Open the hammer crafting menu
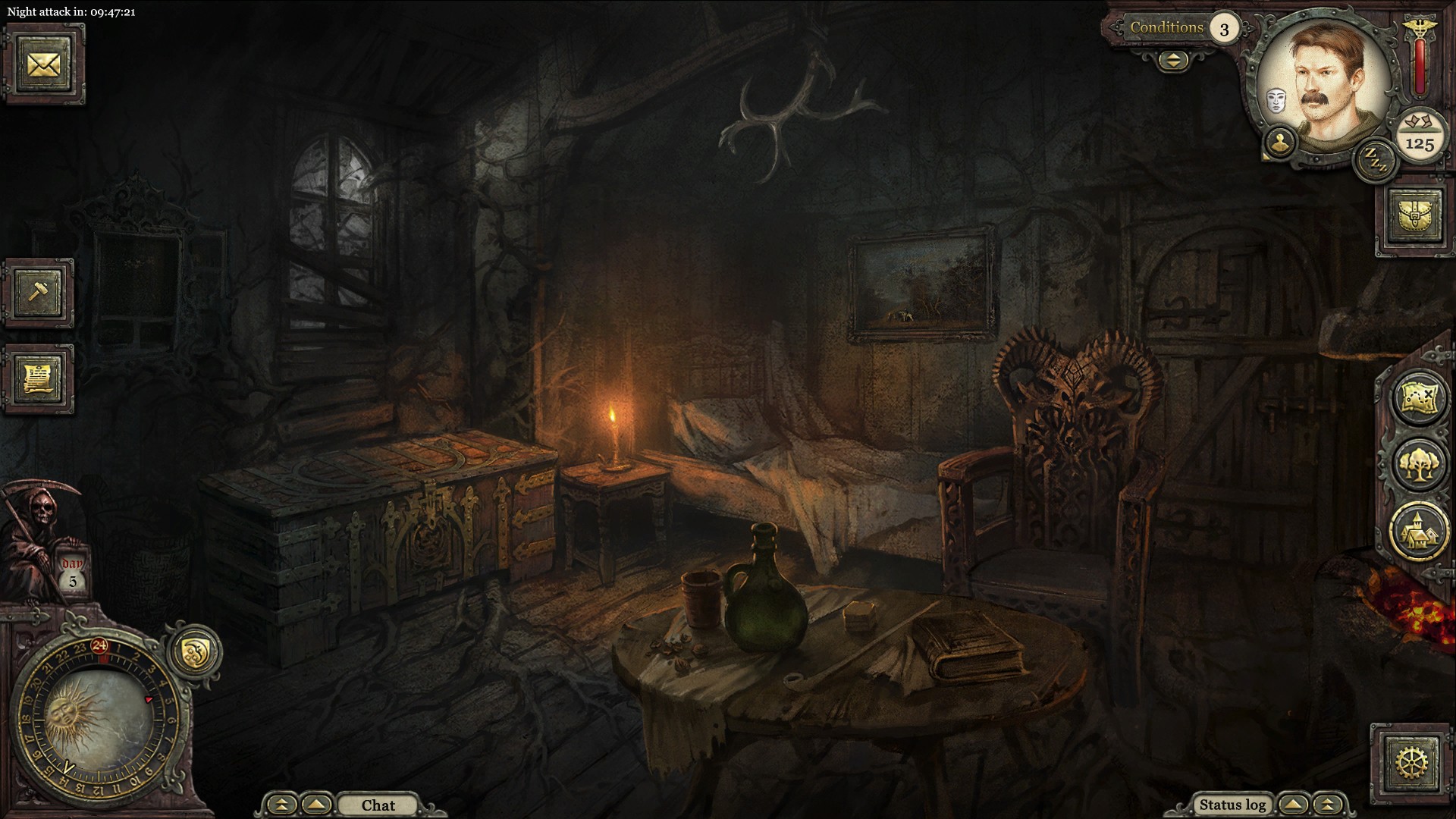The image size is (1456, 819). (38, 293)
